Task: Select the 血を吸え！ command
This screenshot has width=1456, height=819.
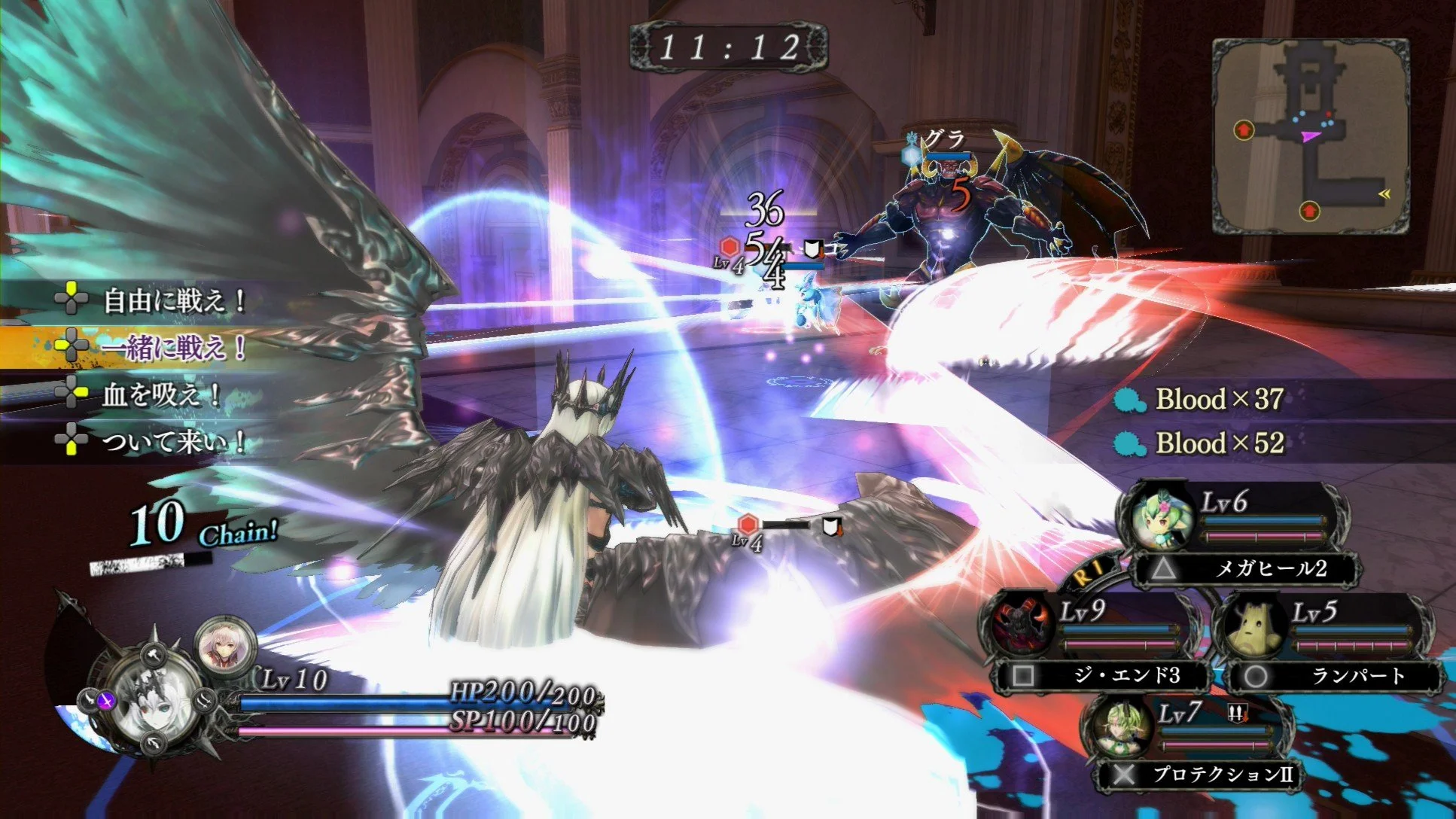Action: (161, 394)
